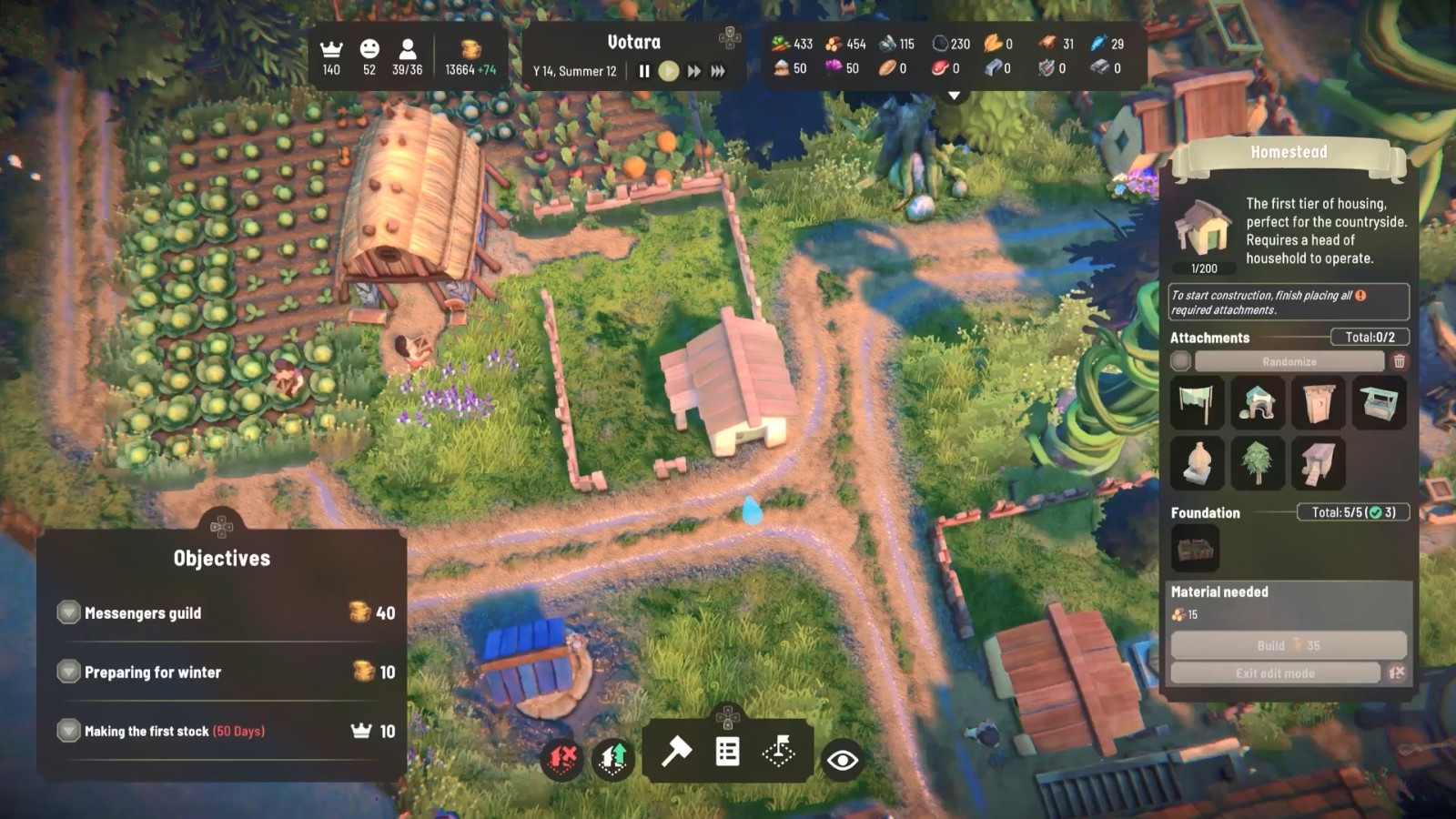Select the foundation fence plot icon

coord(1195,549)
